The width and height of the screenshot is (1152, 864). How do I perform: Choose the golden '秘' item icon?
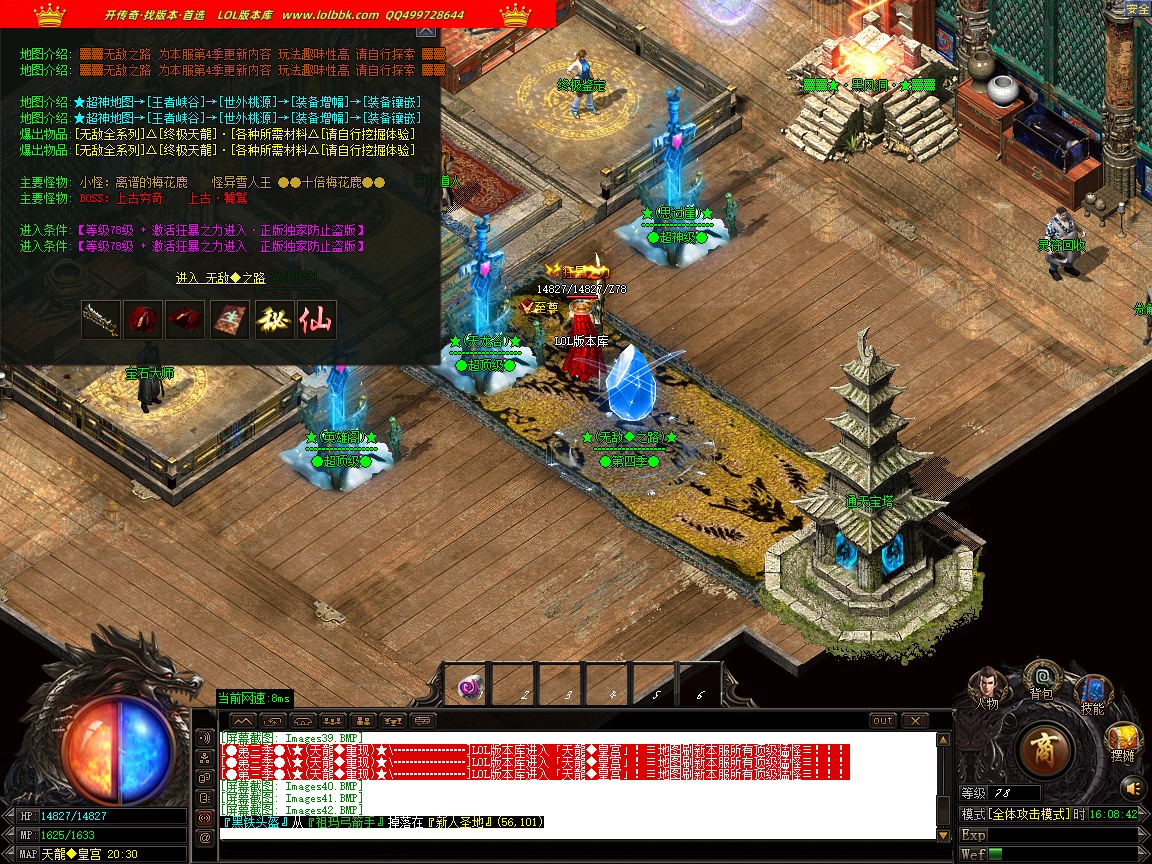[274, 320]
